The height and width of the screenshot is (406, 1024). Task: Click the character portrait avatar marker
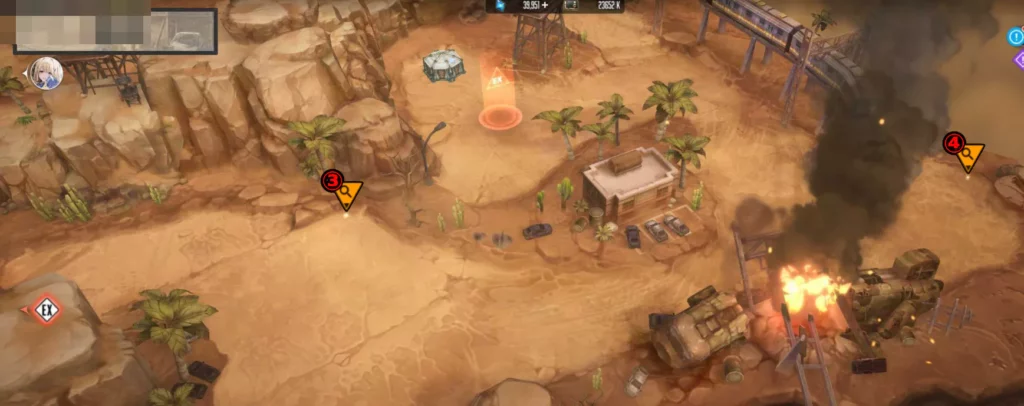pos(45,72)
